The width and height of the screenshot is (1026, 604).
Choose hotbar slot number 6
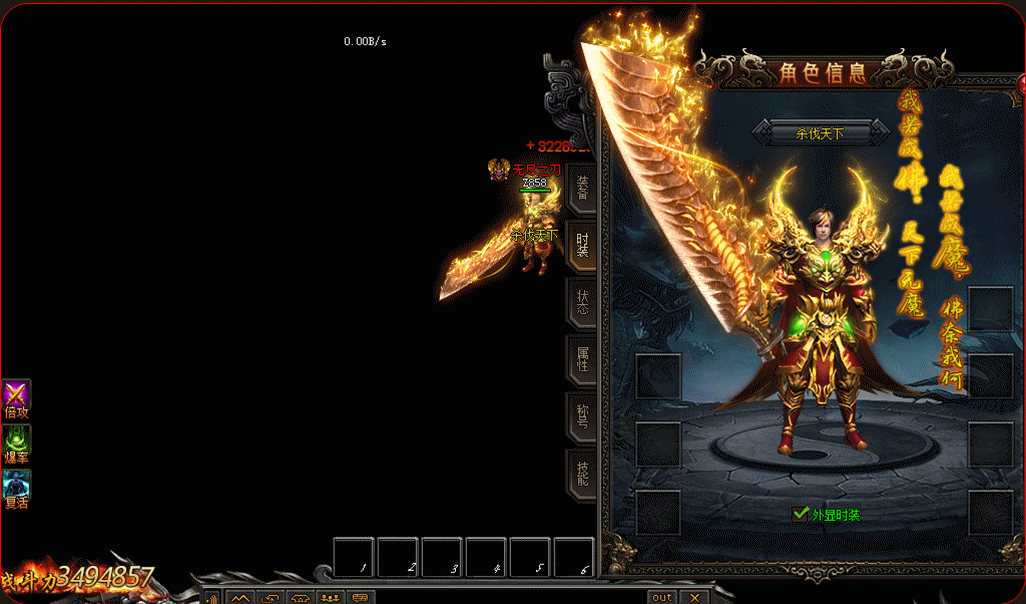(574, 557)
